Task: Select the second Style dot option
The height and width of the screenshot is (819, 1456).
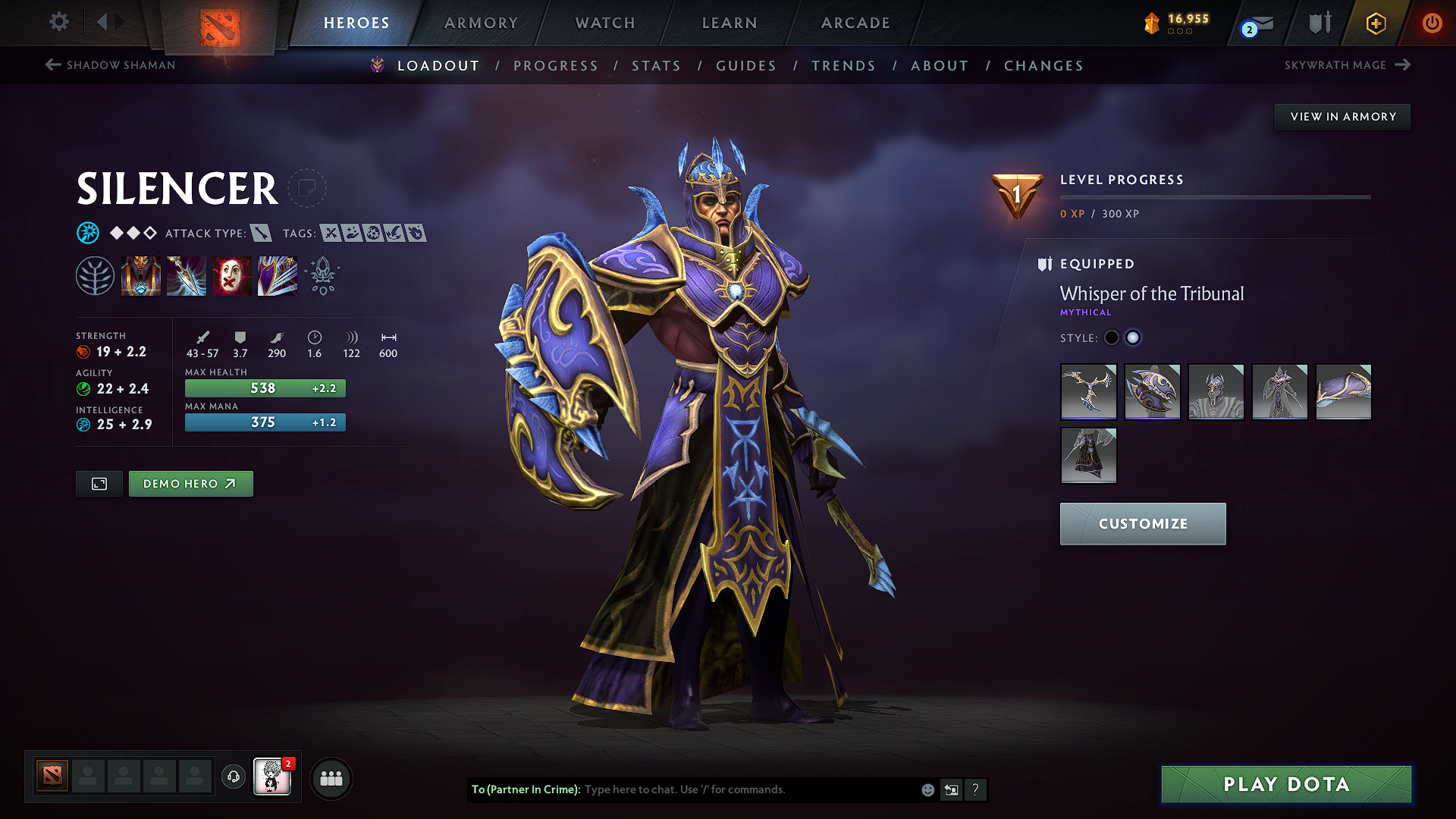Action: coord(1133,337)
